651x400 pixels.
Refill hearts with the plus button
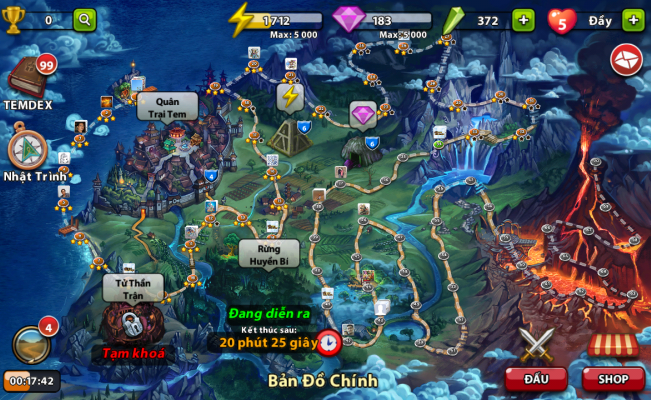[633, 19]
